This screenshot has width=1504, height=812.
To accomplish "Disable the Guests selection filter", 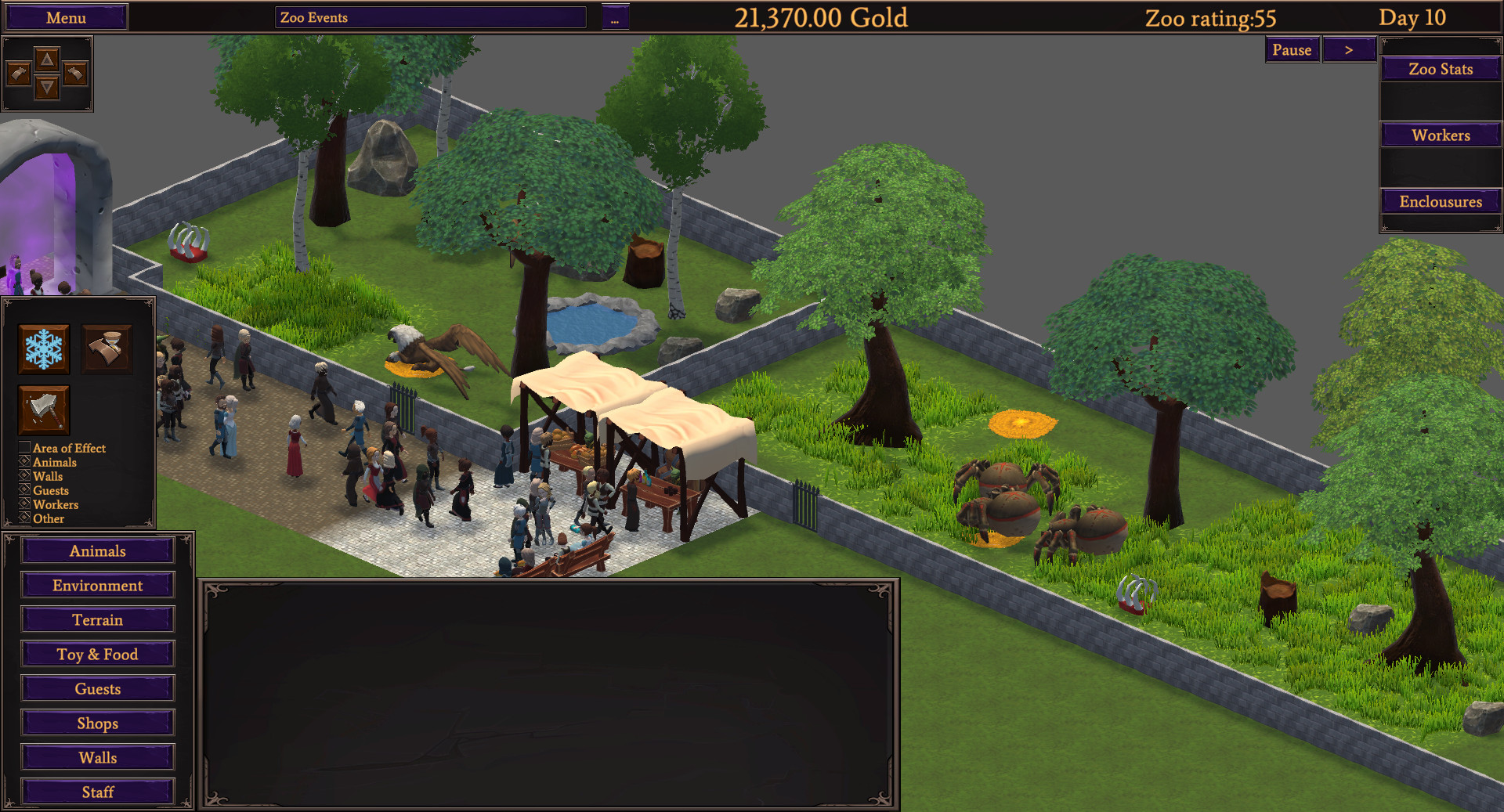I will tap(23, 490).
